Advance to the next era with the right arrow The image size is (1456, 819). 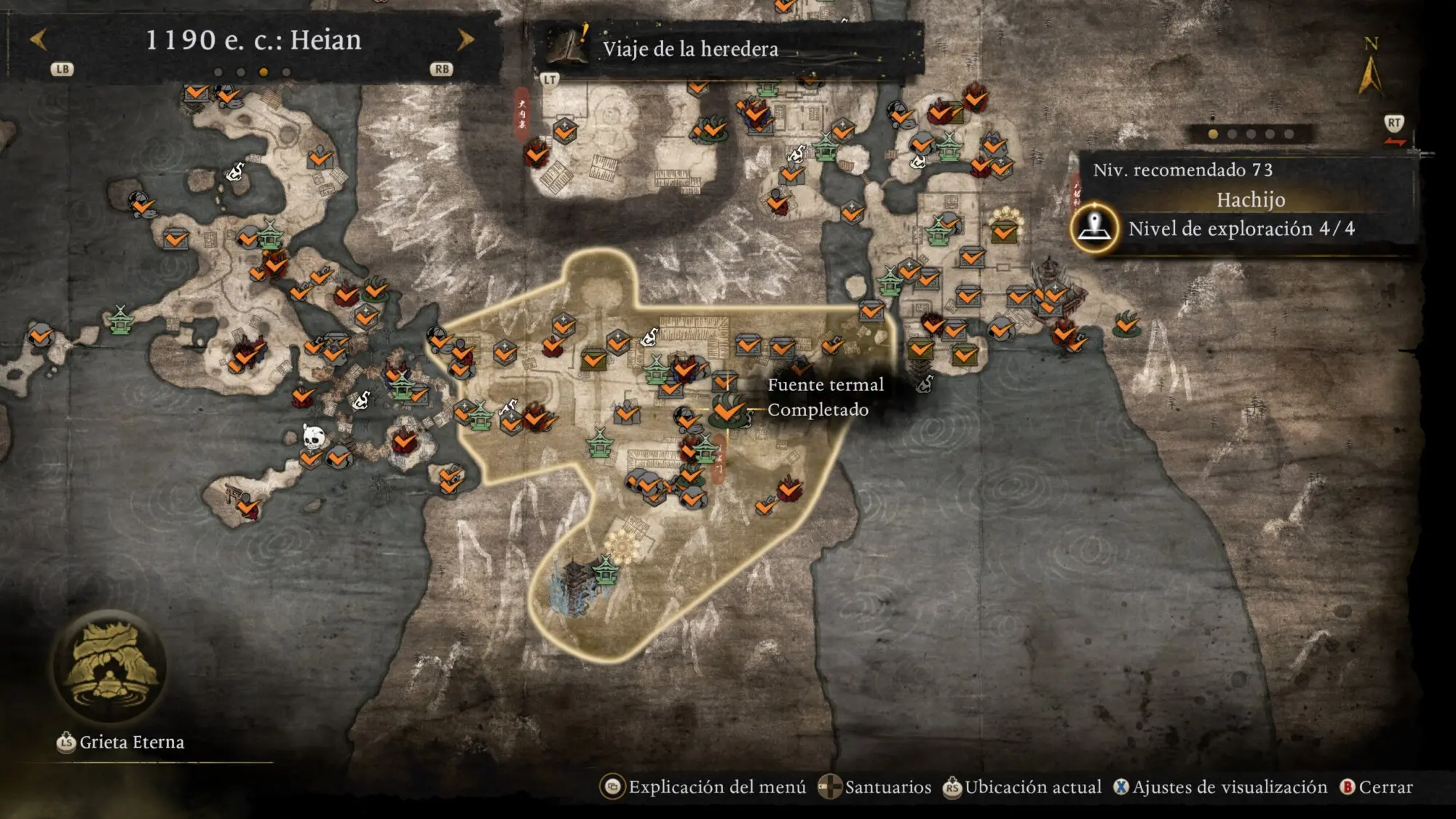click(x=464, y=39)
